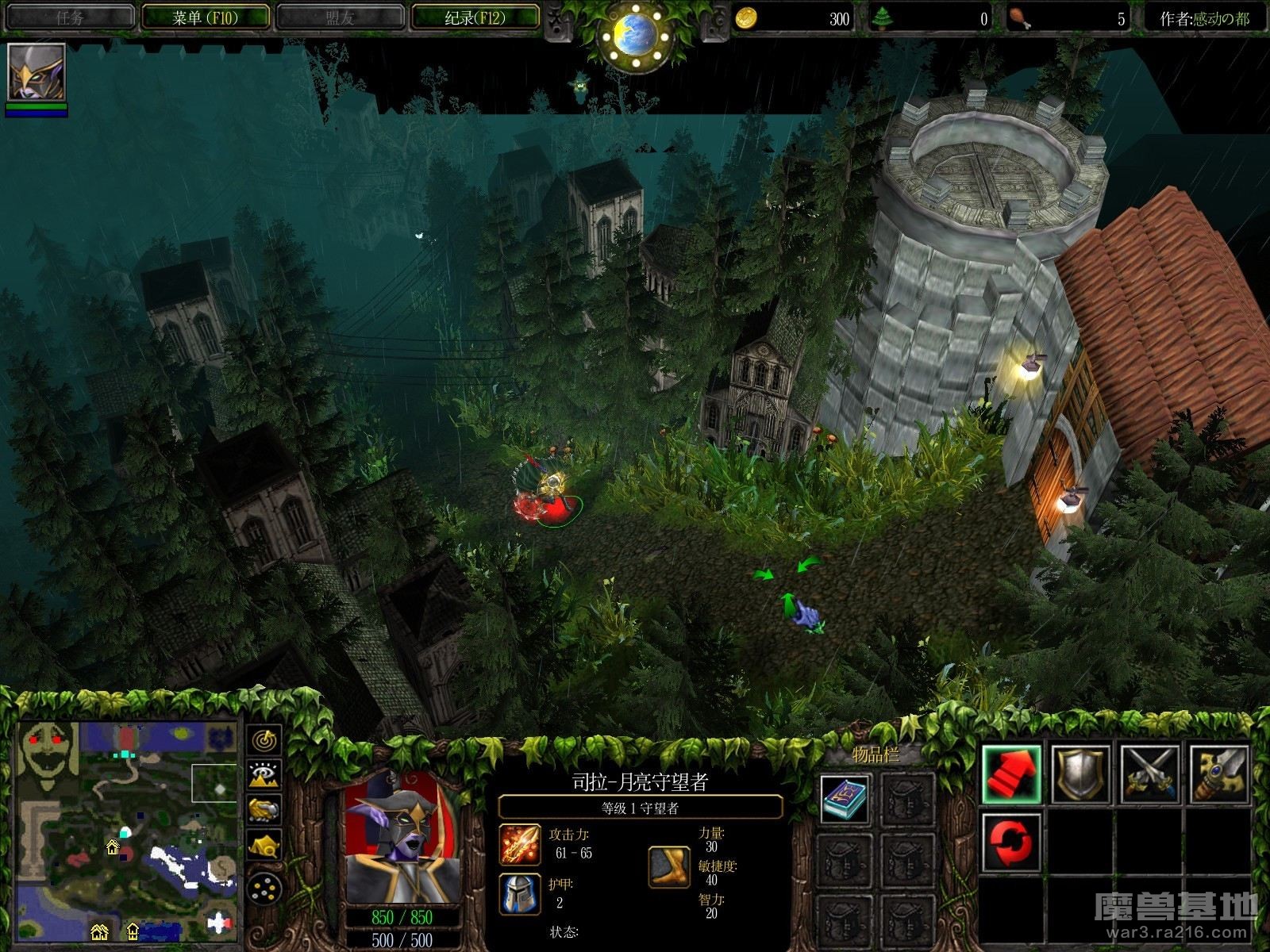Viewport: 1270px width, 952px height.
Task: Activate the minimap signal ping button
Action: (x=264, y=739)
